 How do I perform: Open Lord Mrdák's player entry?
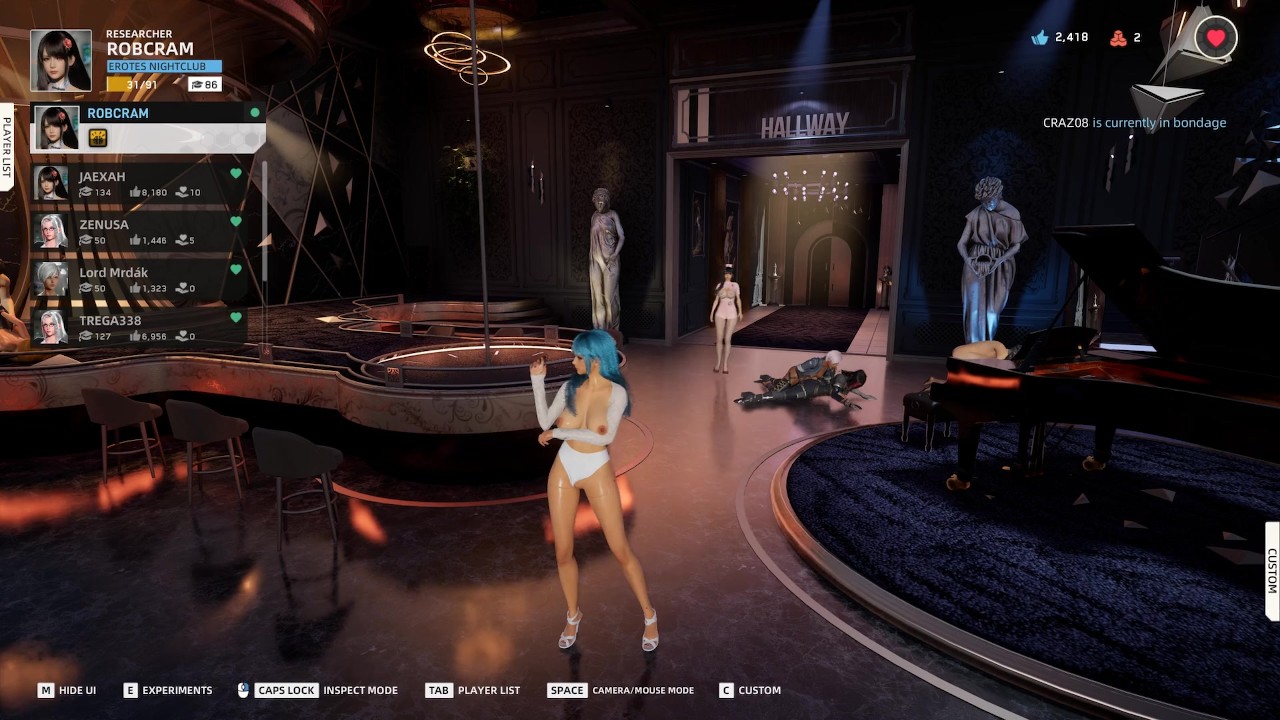coord(140,279)
